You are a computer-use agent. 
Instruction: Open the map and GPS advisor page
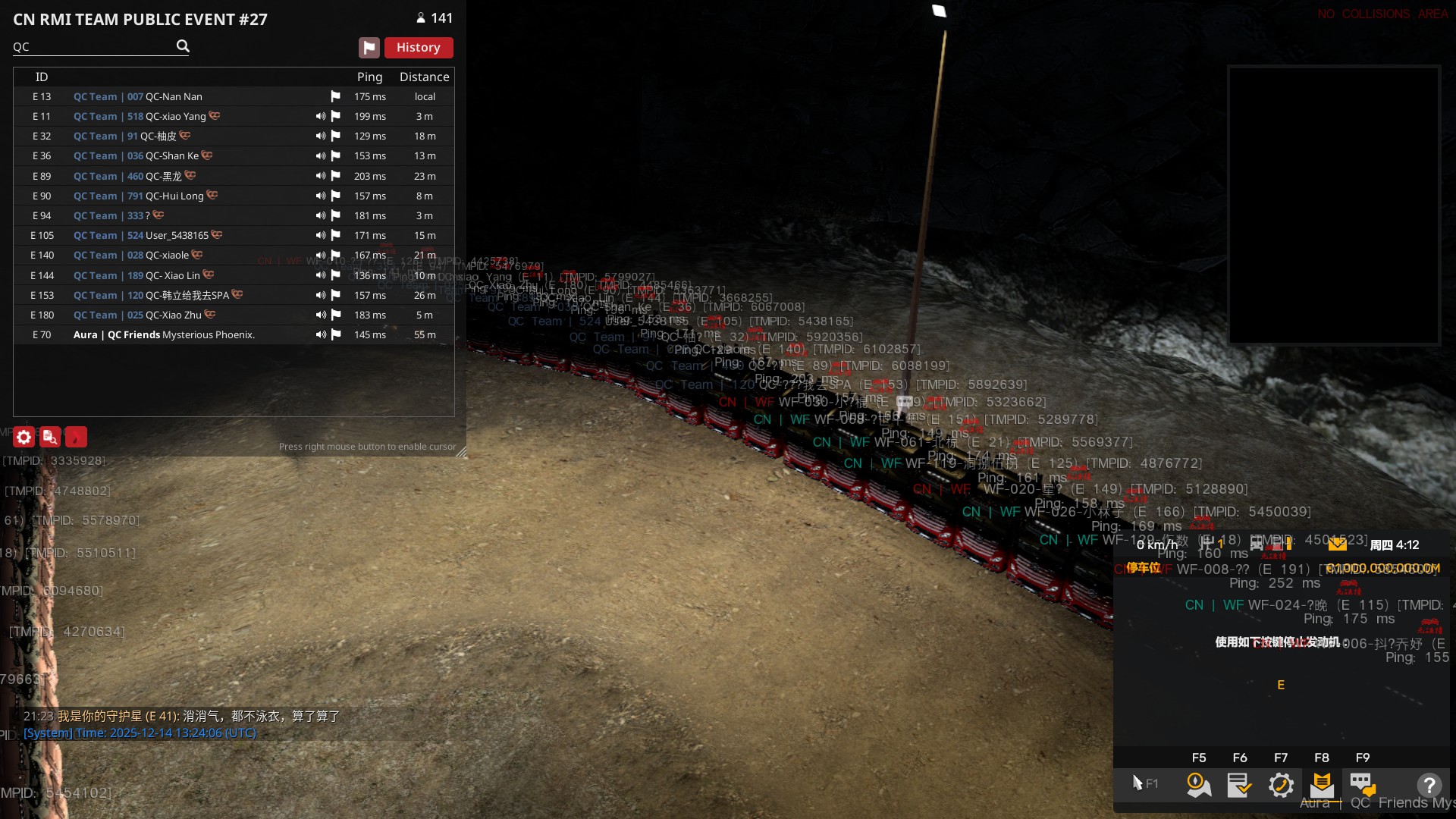tap(1199, 785)
